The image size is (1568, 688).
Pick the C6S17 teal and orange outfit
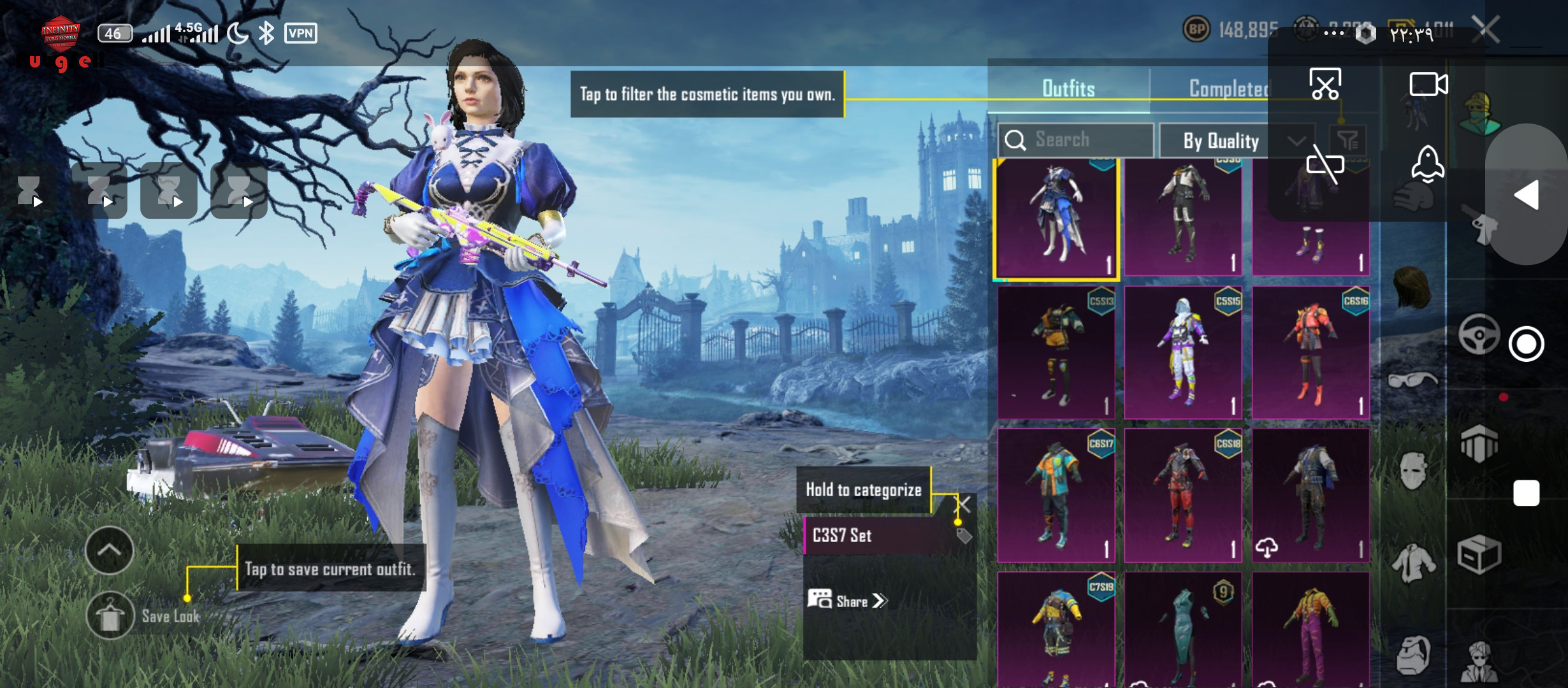click(x=1056, y=495)
